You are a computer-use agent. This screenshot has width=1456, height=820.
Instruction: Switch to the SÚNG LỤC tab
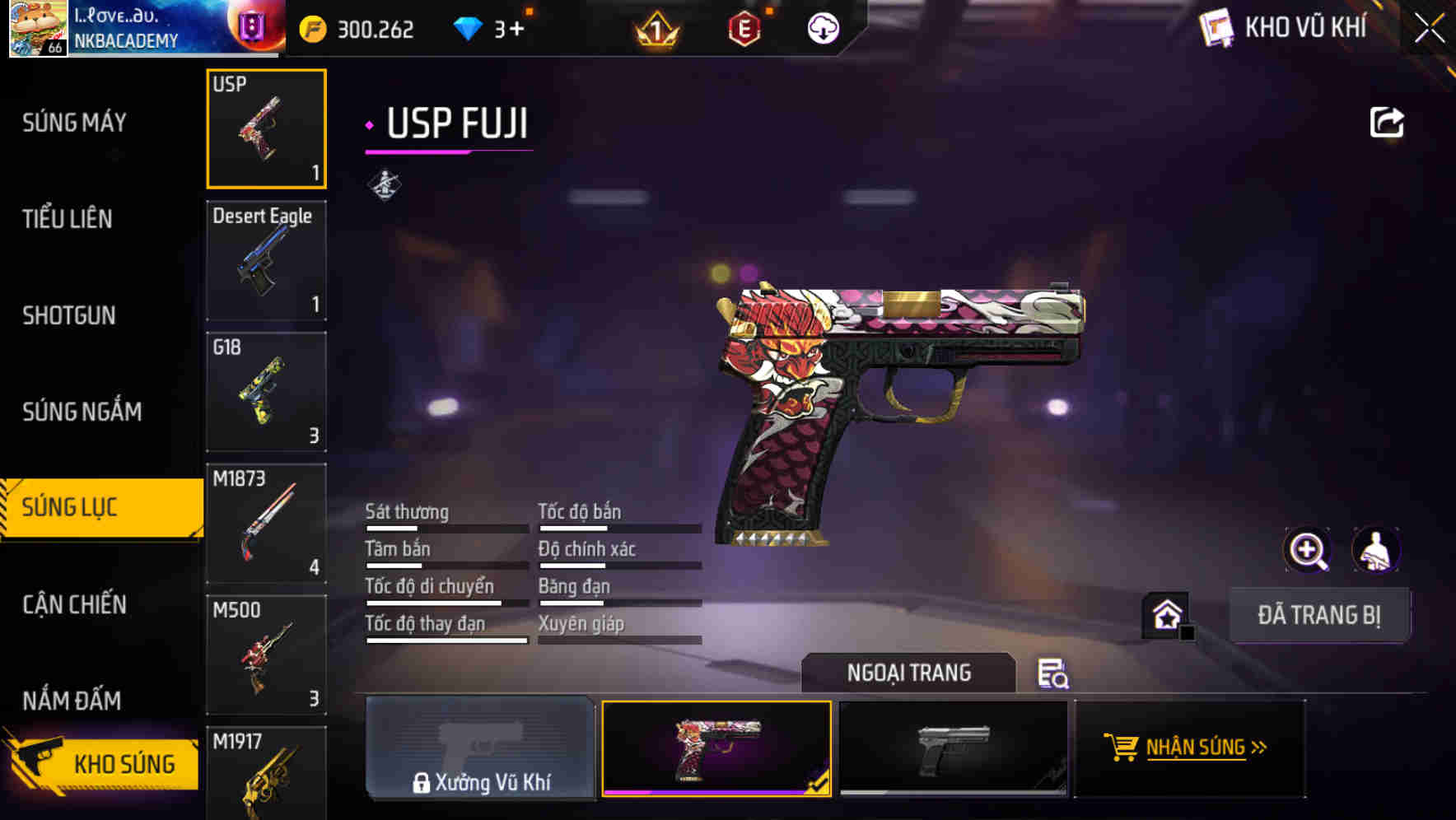[70, 507]
